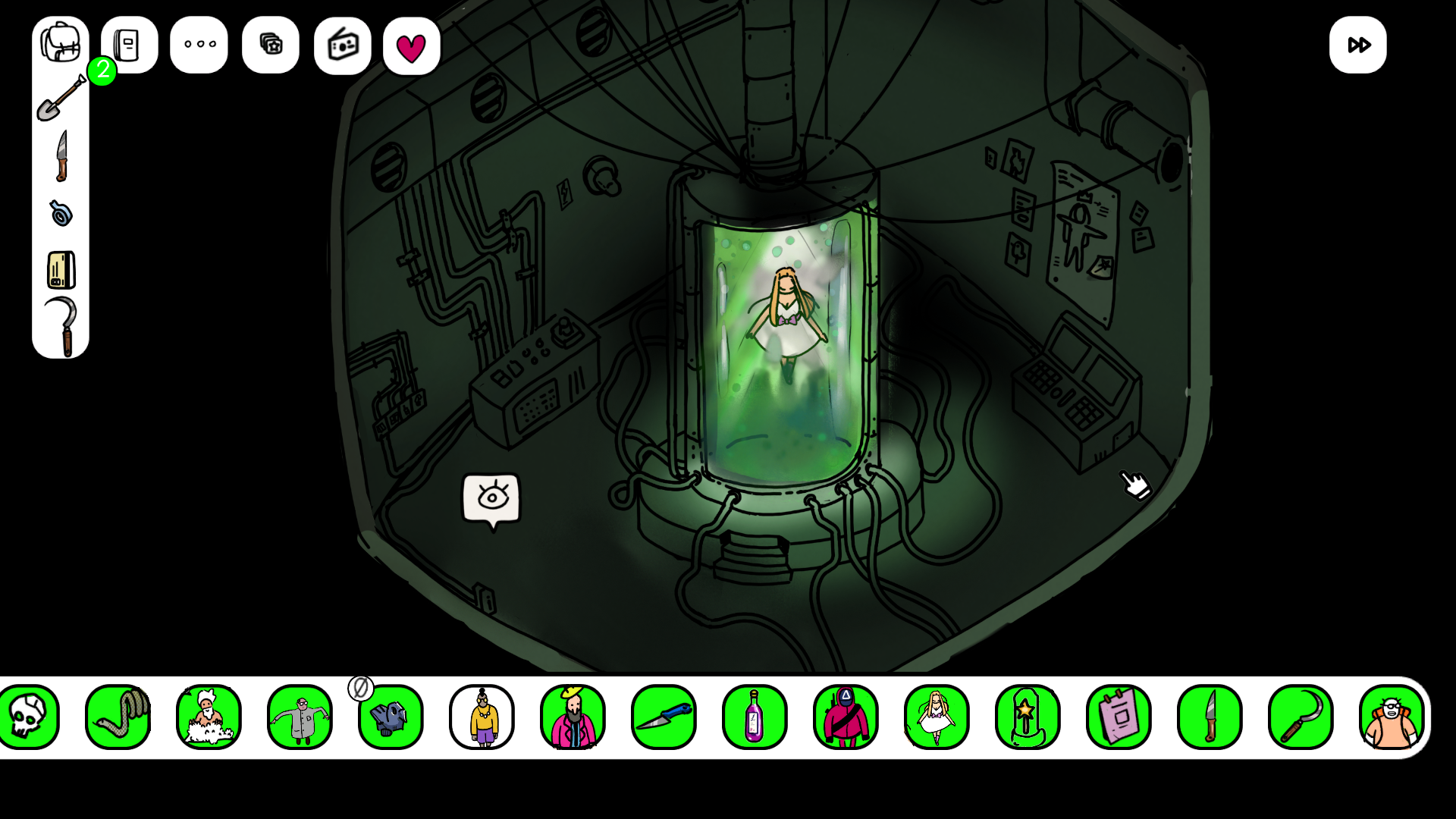Screen dimensions: 1456x819
Task: Select the yellow keycard item
Action: coord(61,270)
